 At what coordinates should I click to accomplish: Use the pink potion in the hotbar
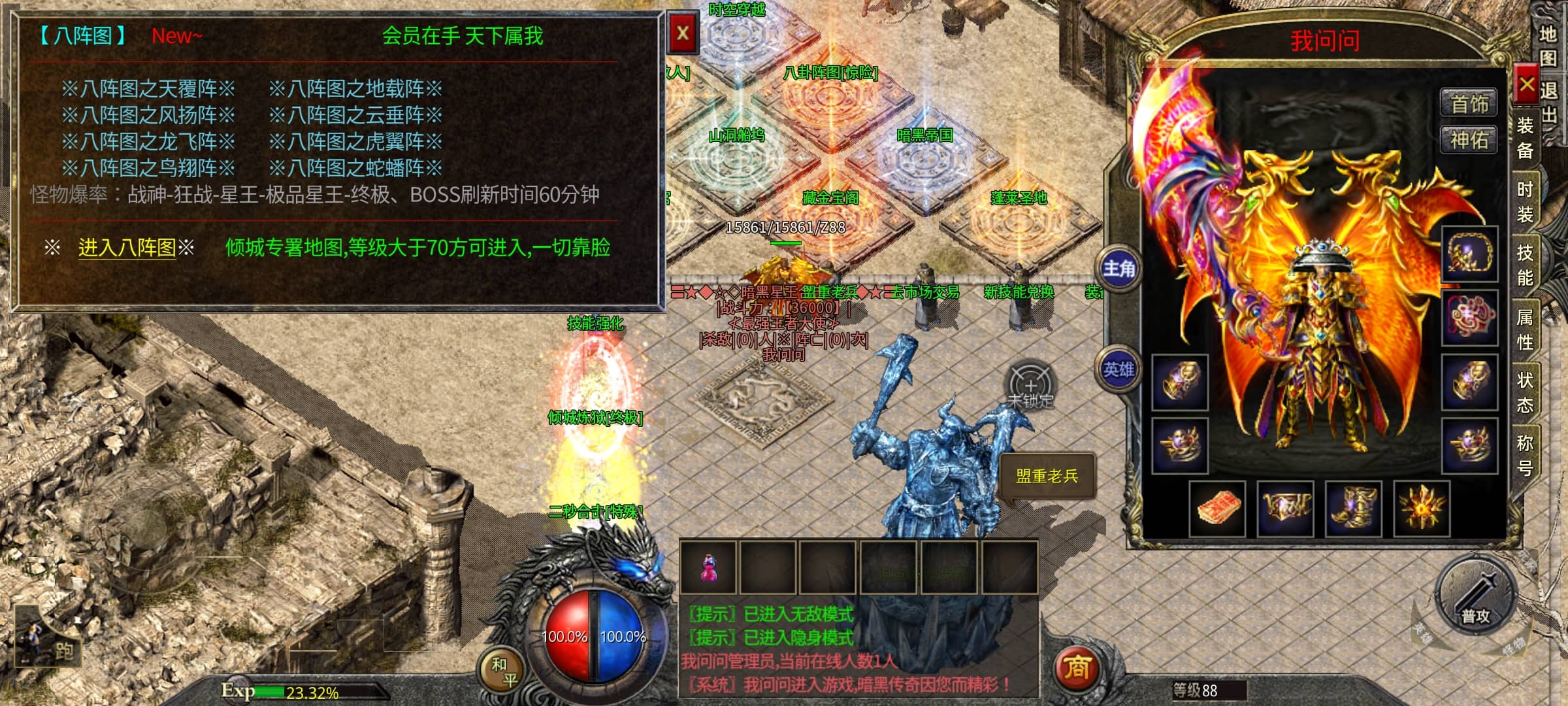point(708,567)
